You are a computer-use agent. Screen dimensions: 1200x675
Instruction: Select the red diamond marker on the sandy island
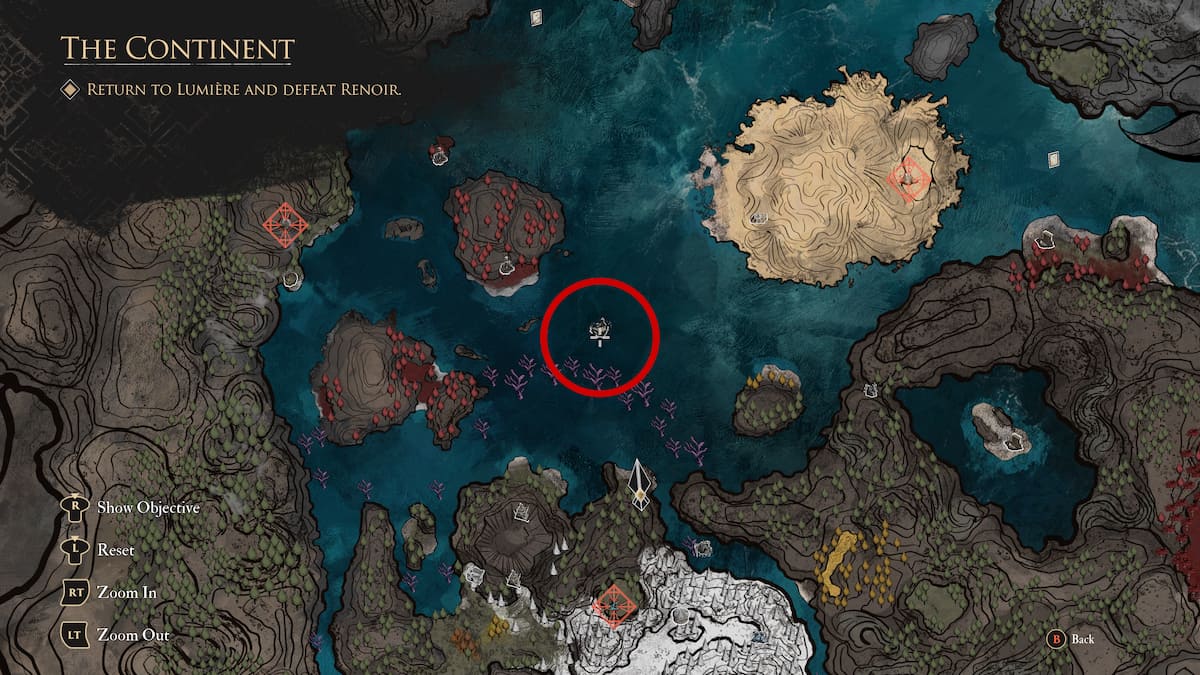tap(909, 180)
